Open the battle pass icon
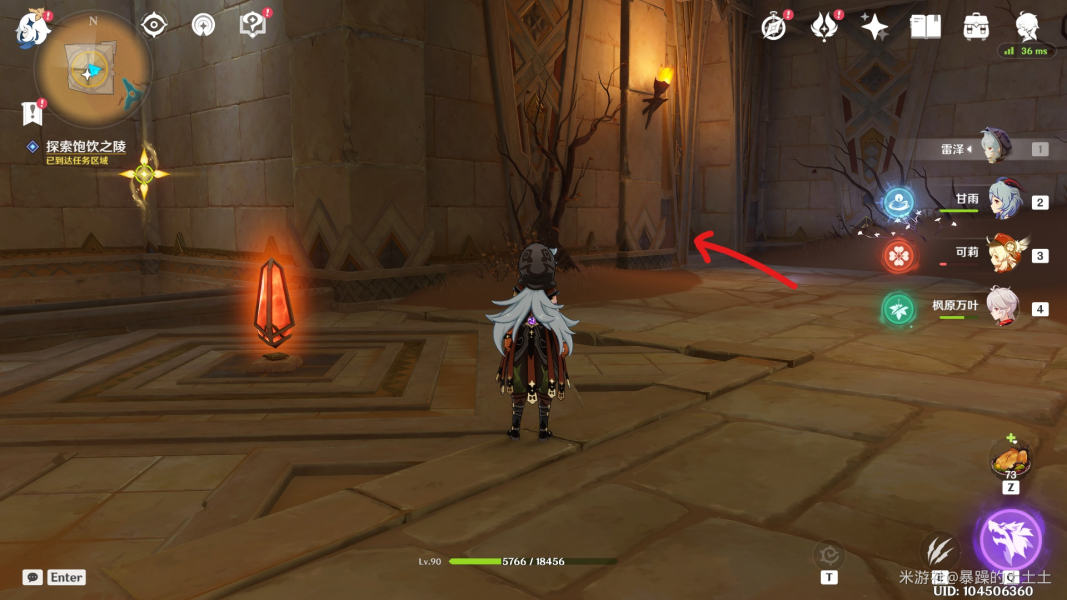 (824, 27)
